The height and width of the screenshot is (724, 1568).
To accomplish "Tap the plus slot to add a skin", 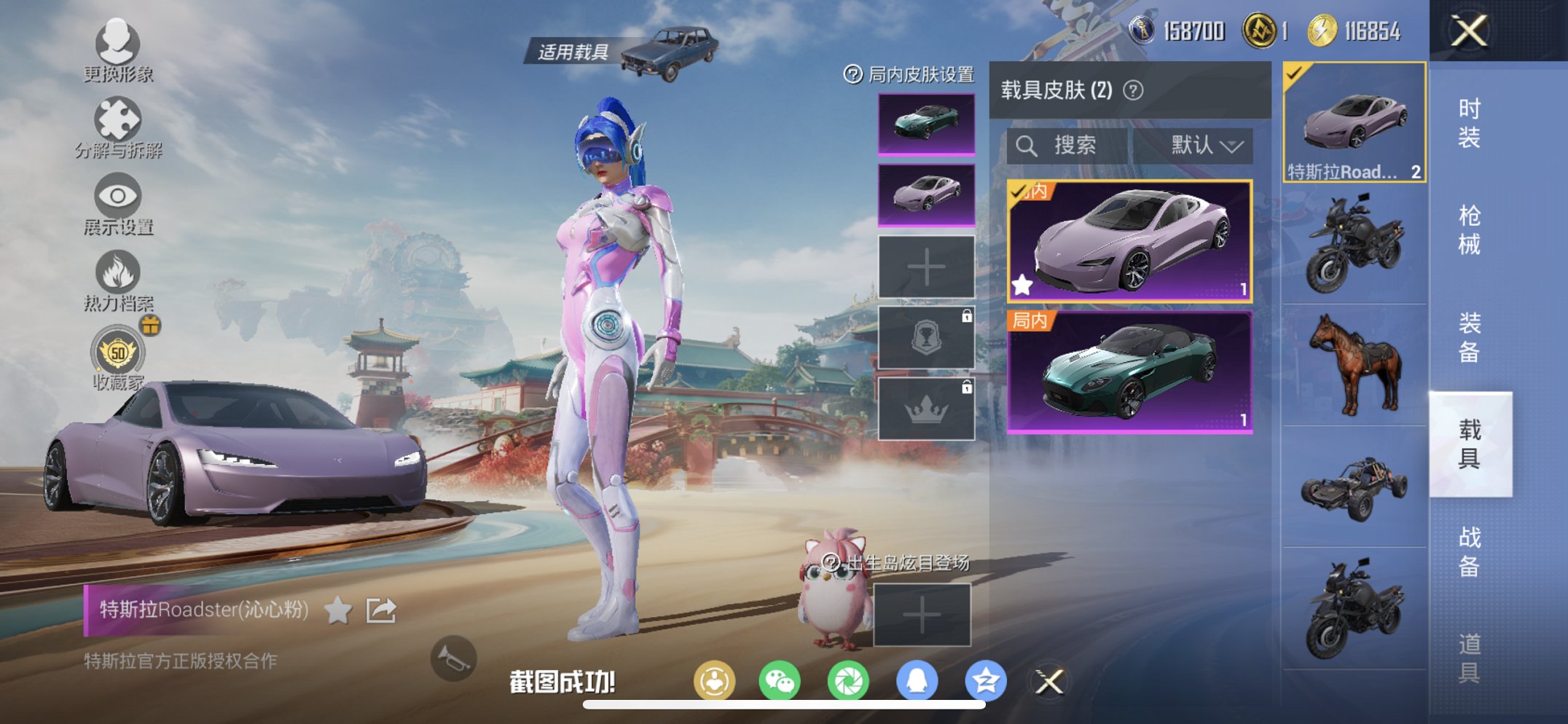I will (925, 267).
